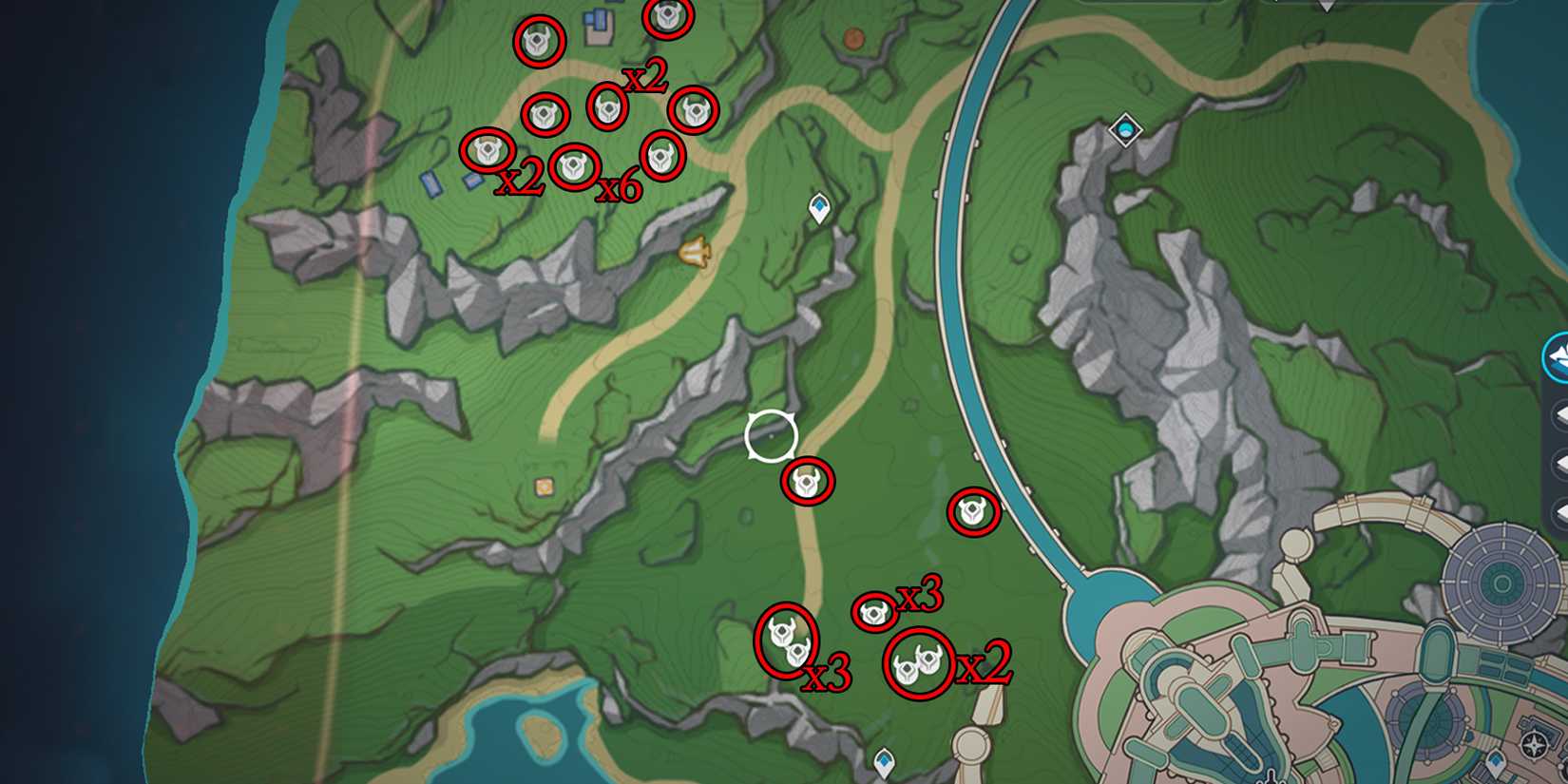
Task: Click the orange chest marker on the left
Action: tap(544, 486)
